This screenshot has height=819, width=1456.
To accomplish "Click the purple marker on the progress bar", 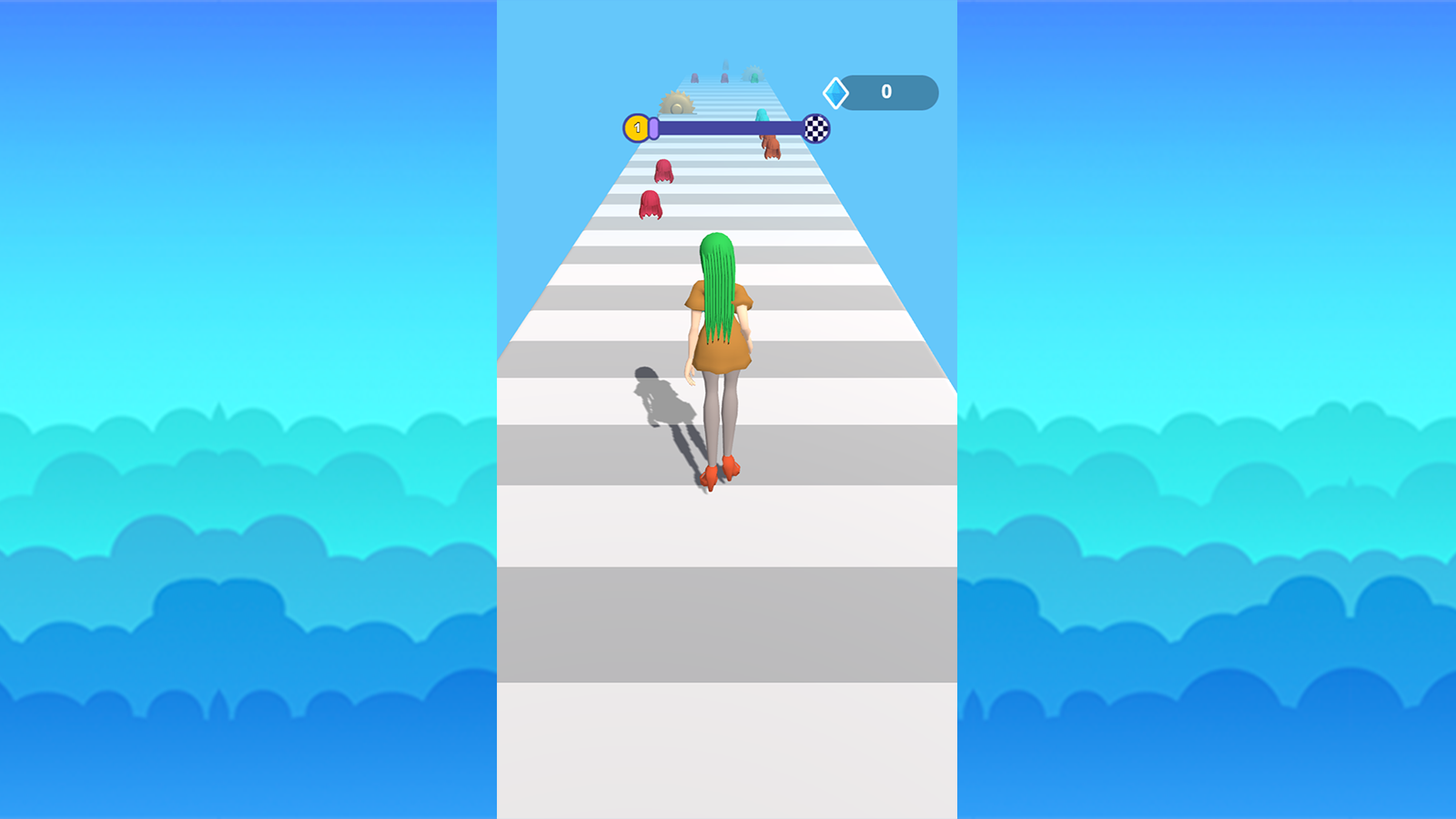I will pyautogui.click(x=653, y=128).
